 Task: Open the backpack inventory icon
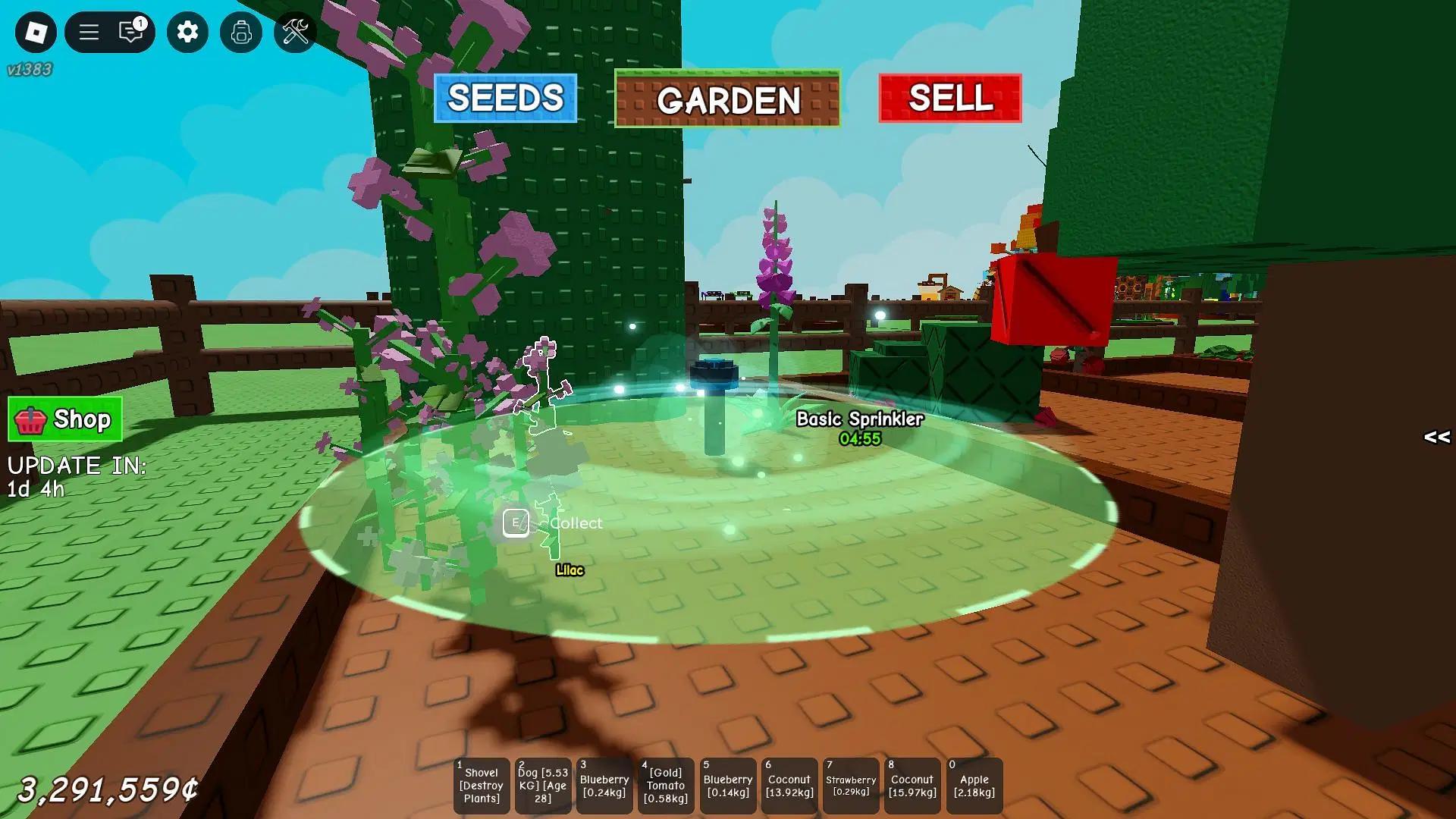240,33
